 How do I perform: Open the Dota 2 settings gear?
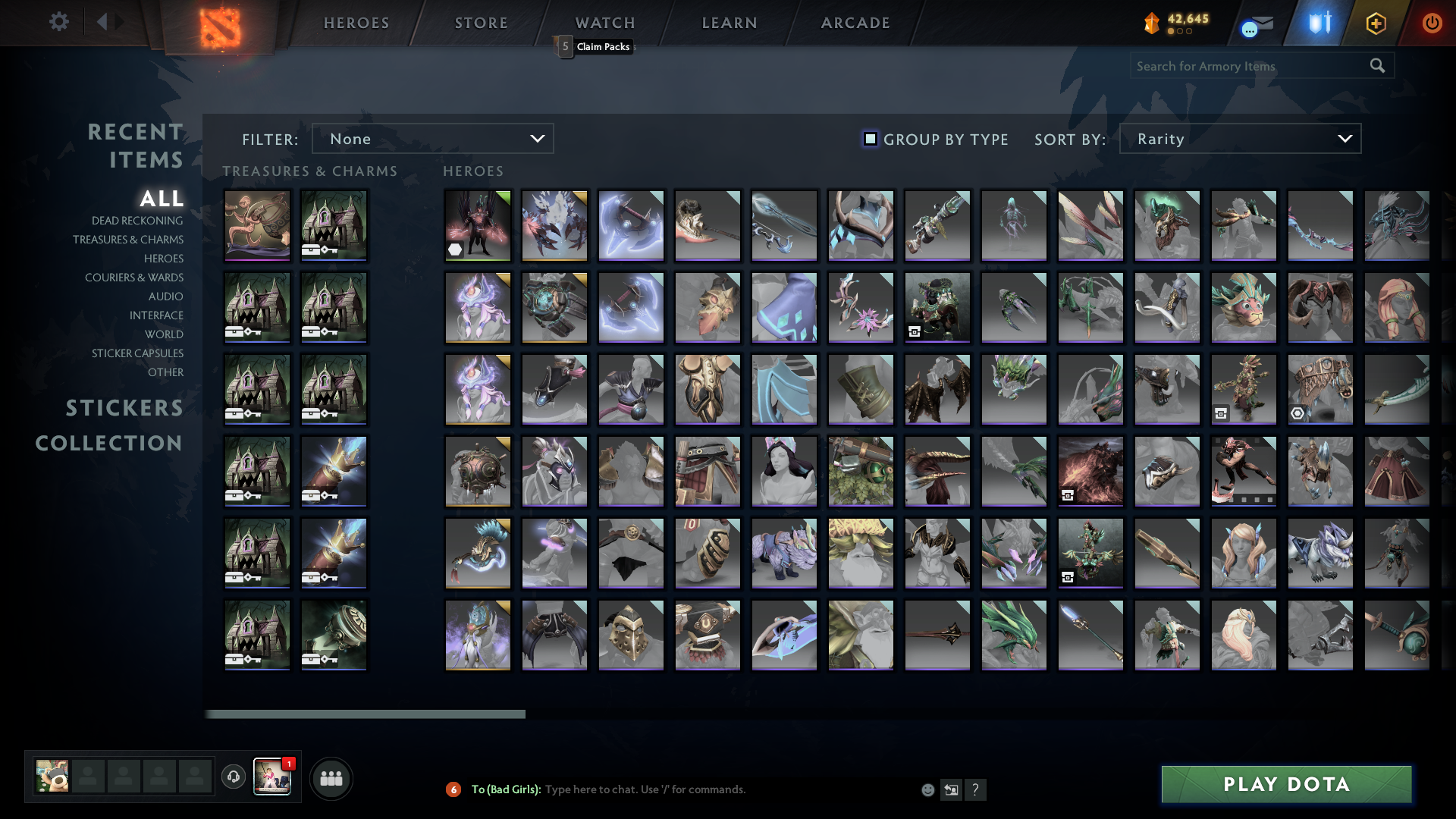pyautogui.click(x=59, y=22)
